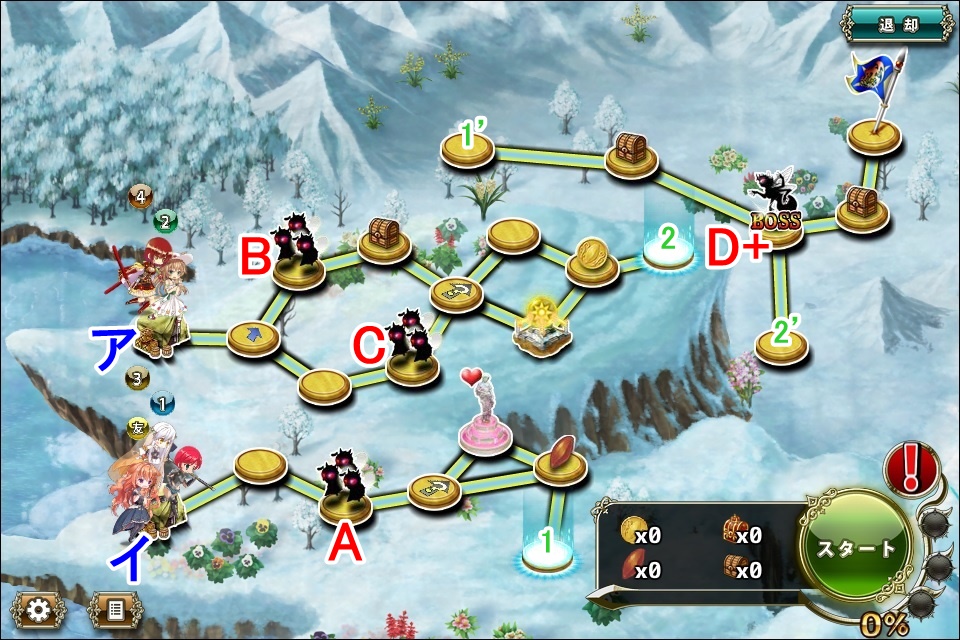Open the document list icon
Viewport: 960px width, 640px height.
115,610
